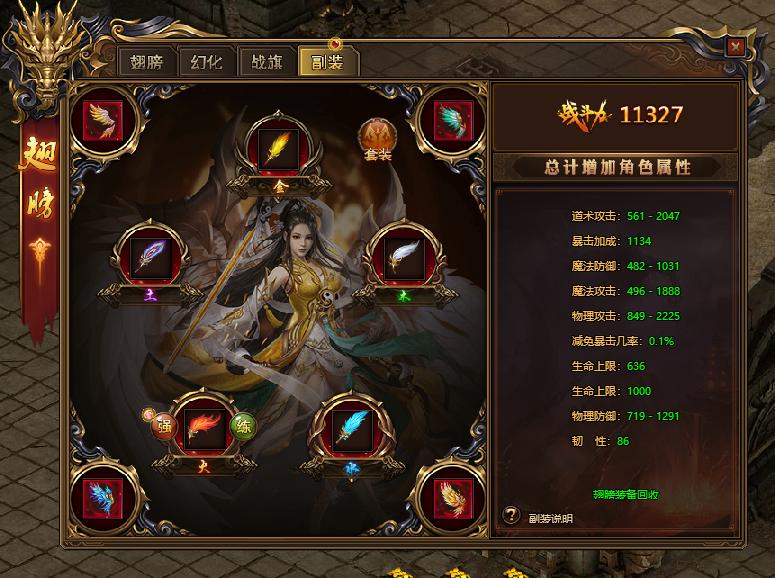Choose the 副装 tab
Image resolution: width=775 pixels, height=578 pixels.
pos(328,61)
